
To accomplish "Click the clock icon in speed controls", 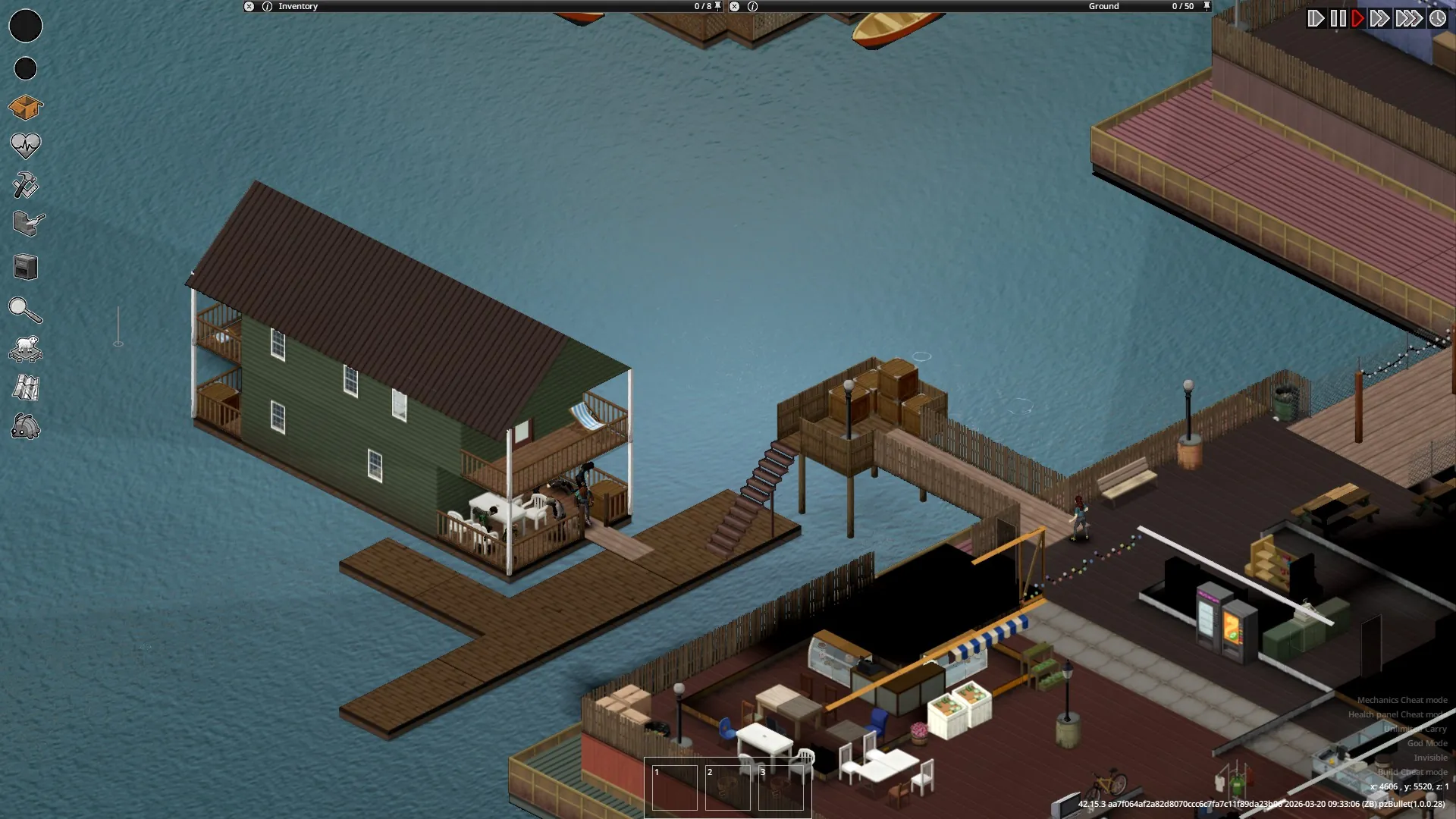I will (1438, 18).
